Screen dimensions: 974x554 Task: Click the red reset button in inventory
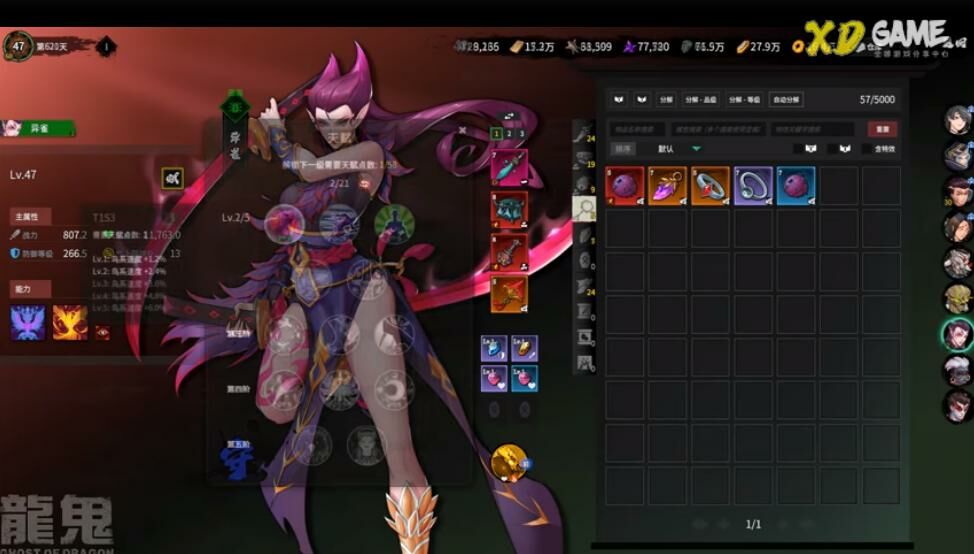(882, 130)
